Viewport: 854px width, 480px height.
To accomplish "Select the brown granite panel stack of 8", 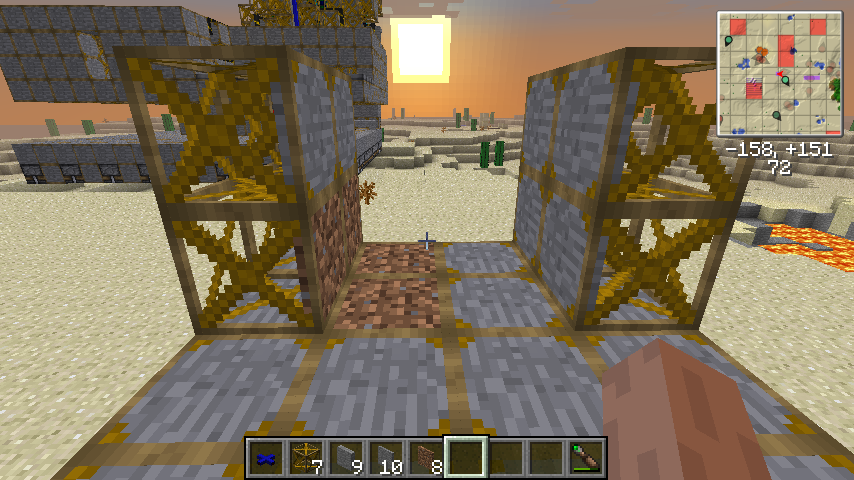I will [425, 458].
